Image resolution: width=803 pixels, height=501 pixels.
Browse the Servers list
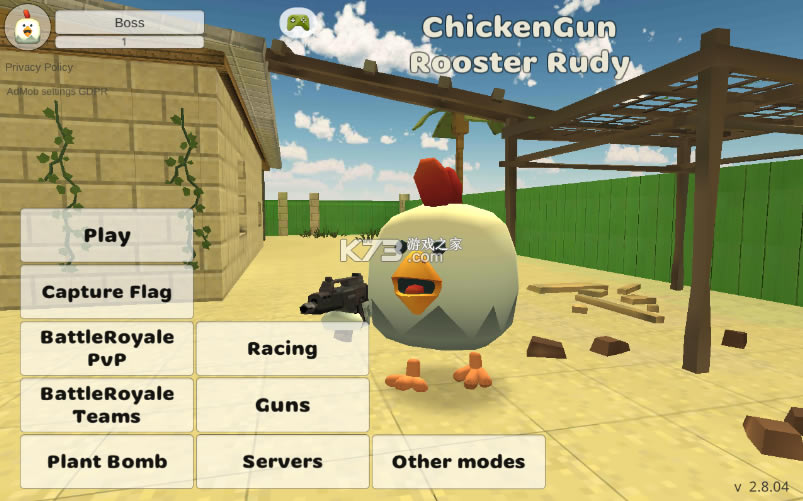(x=282, y=462)
